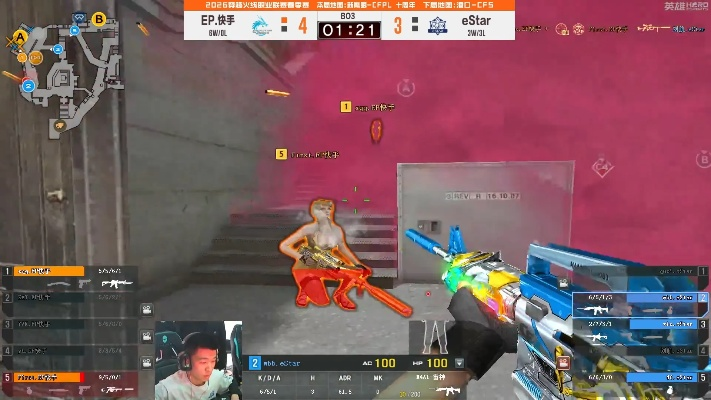Select orange team player row 1
The width and height of the screenshot is (711, 400).
tap(69, 271)
